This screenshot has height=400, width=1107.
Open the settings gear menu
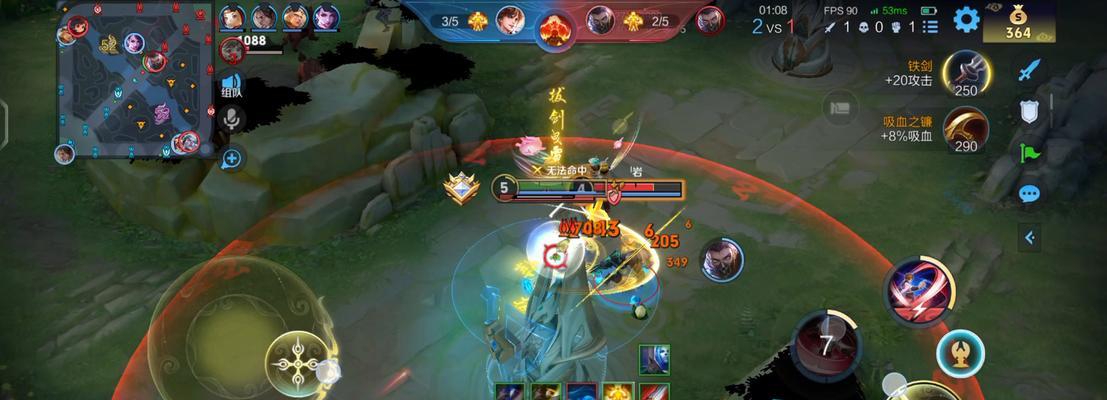click(x=966, y=19)
